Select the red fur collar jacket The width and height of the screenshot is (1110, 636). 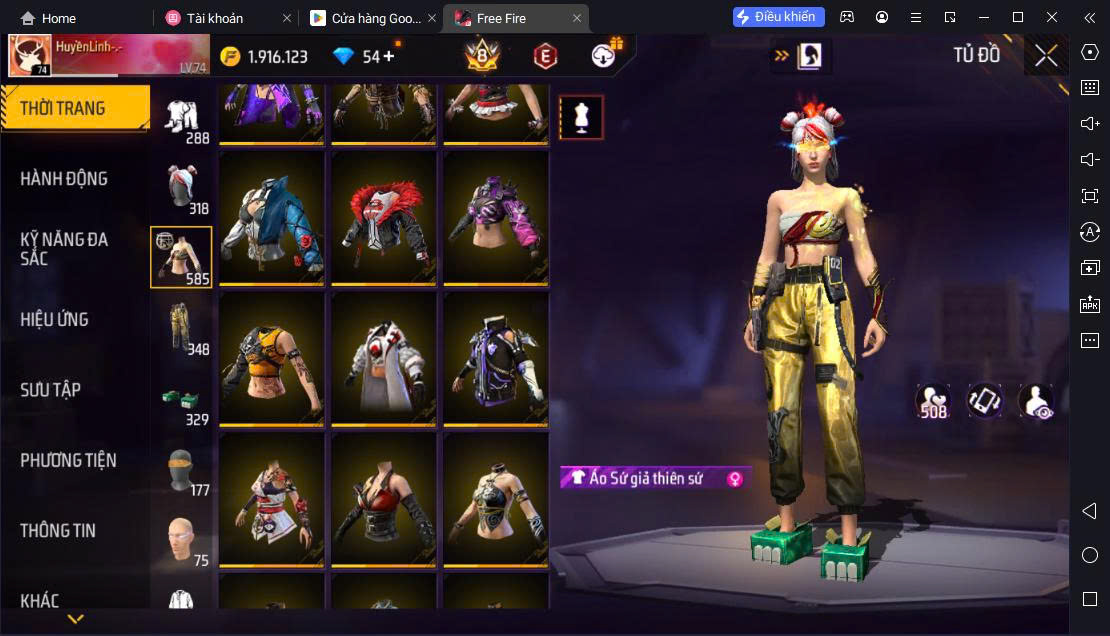384,217
